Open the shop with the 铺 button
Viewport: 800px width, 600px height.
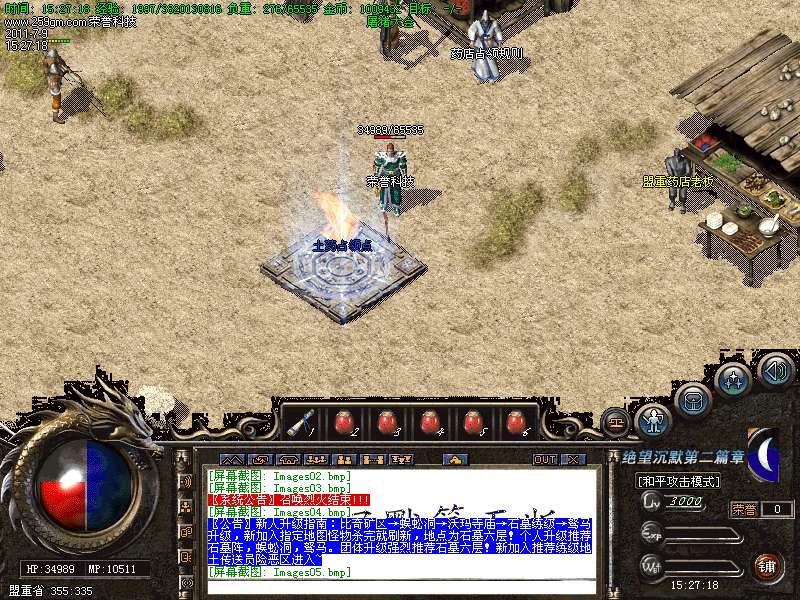coord(767,565)
